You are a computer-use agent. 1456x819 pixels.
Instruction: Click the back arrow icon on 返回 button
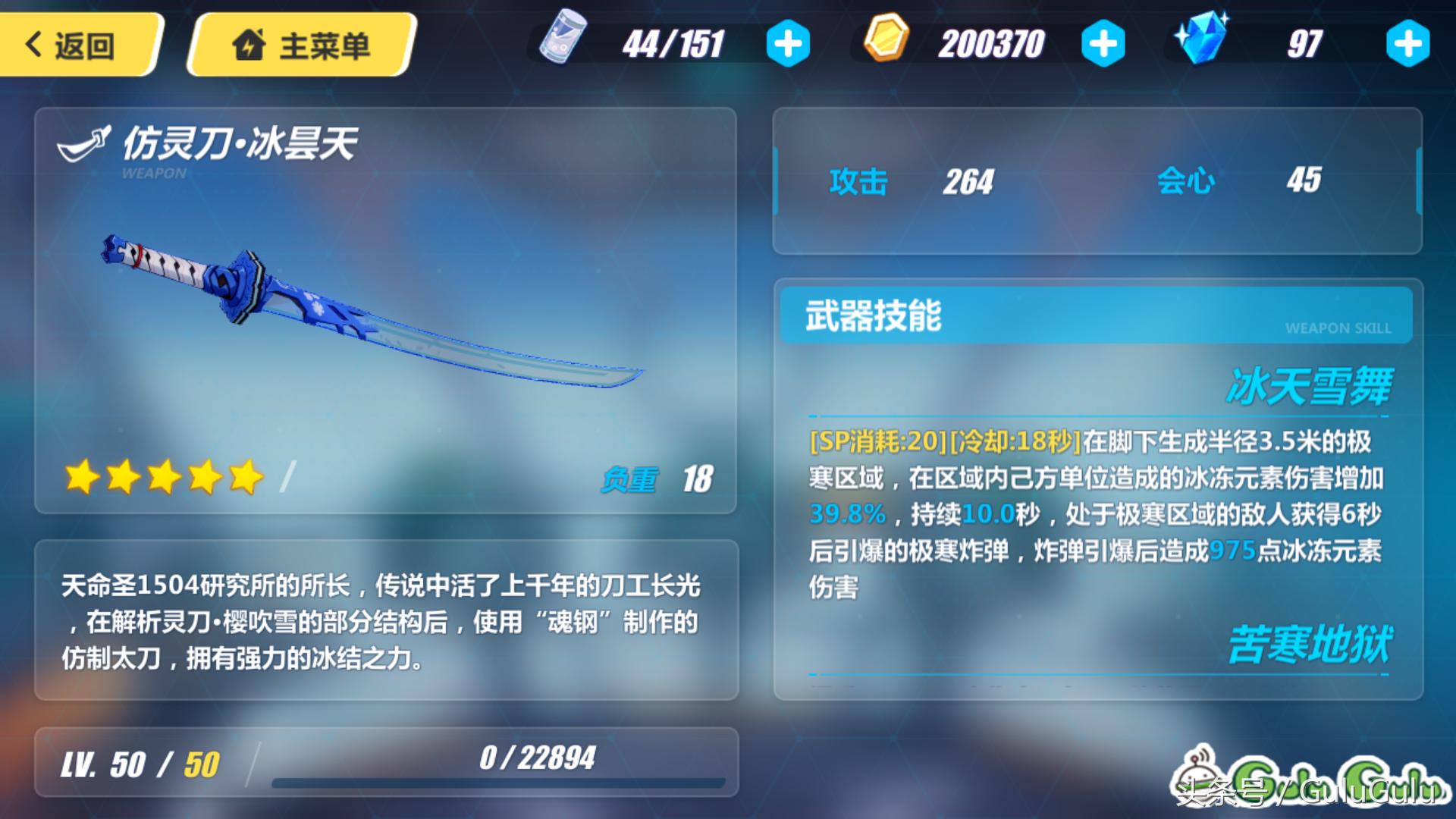coord(32,43)
